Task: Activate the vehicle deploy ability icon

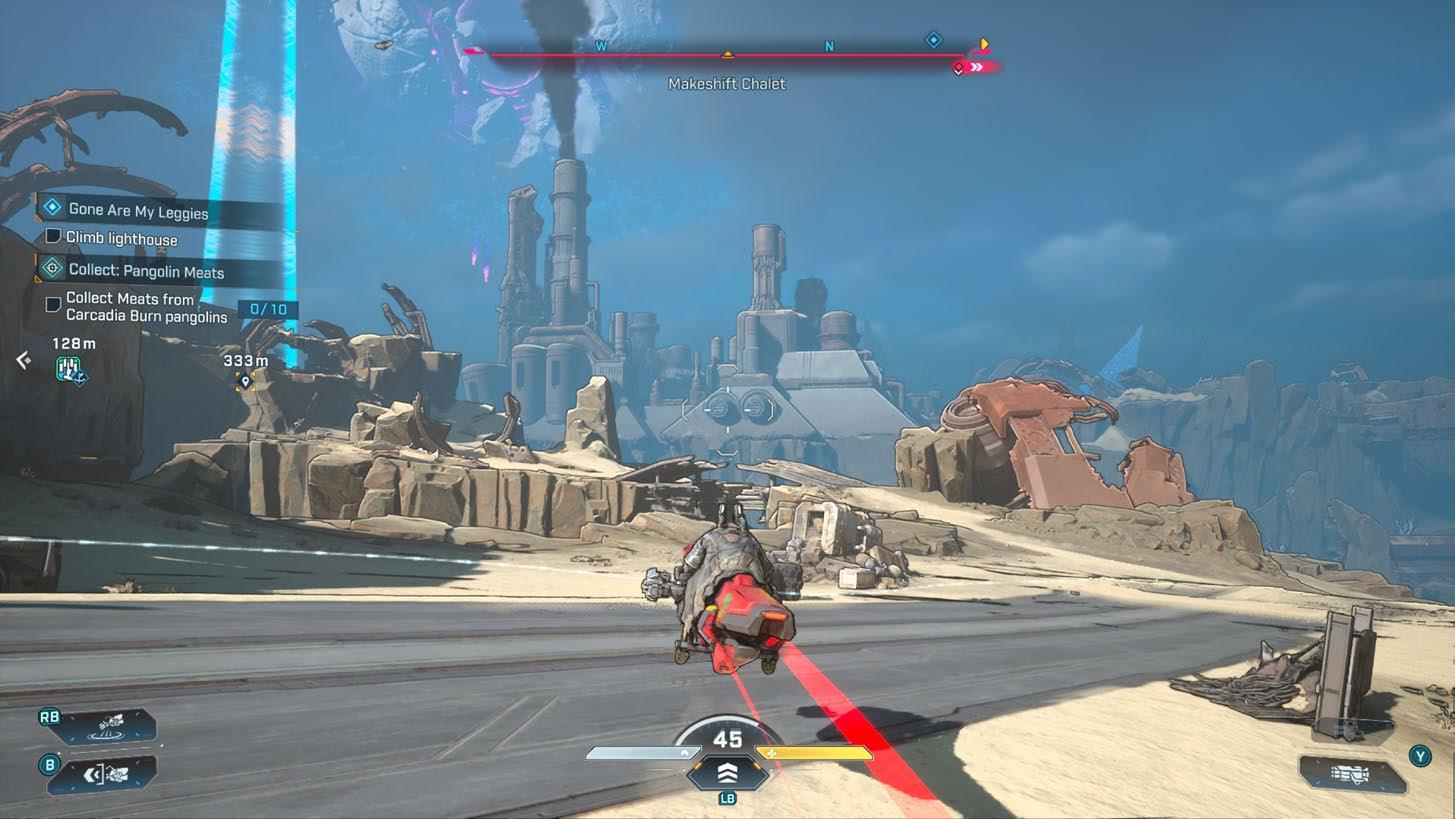Action: click(x=110, y=725)
